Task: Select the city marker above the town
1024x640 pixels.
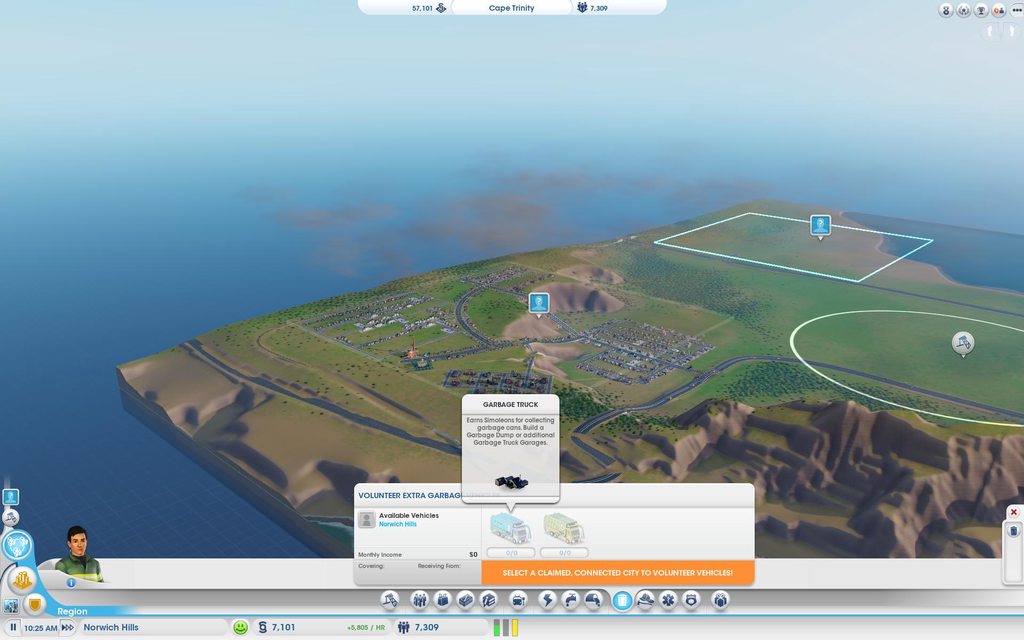Action: [539, 302]
